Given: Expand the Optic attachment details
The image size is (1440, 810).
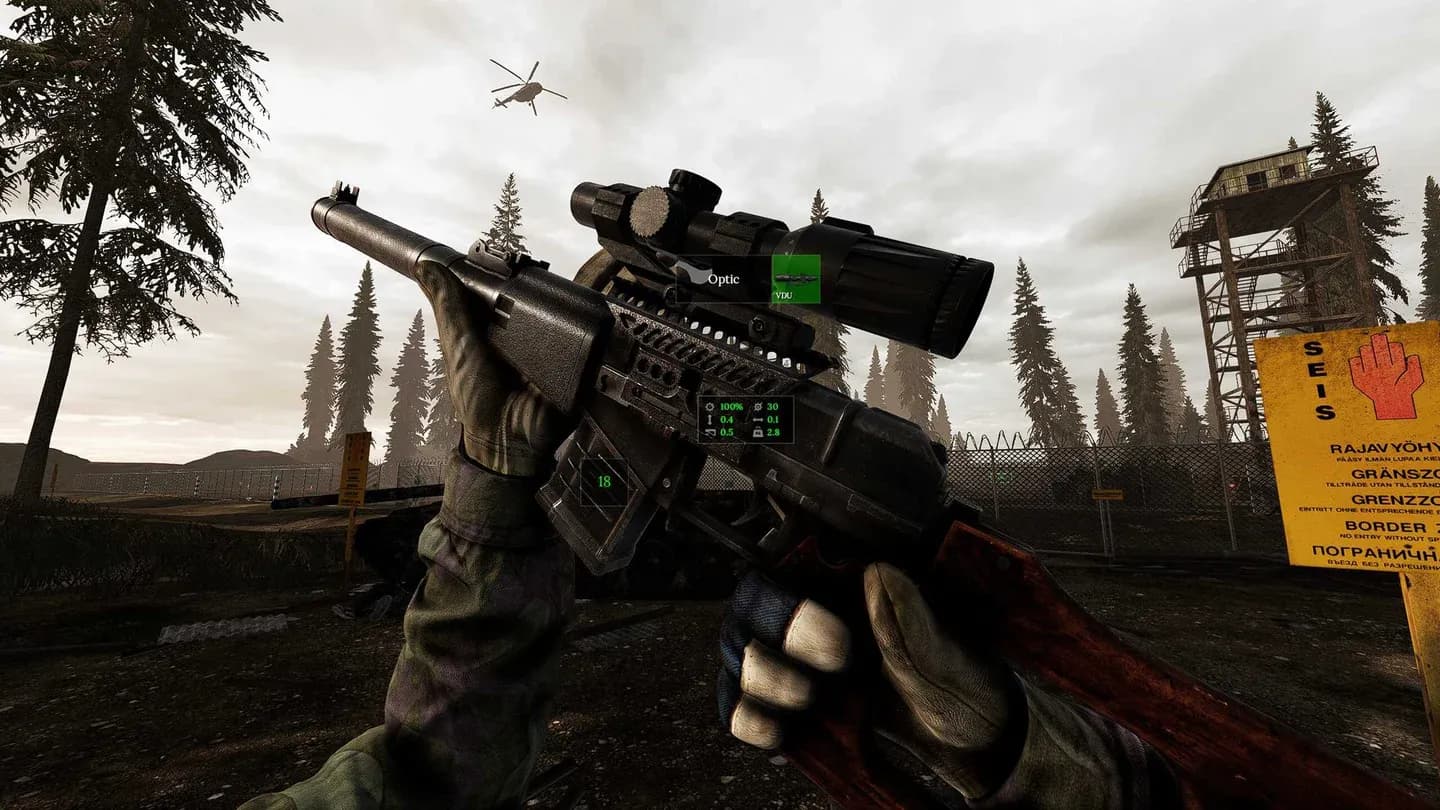Looking at the screenshot, I should (x=724, y=280).
